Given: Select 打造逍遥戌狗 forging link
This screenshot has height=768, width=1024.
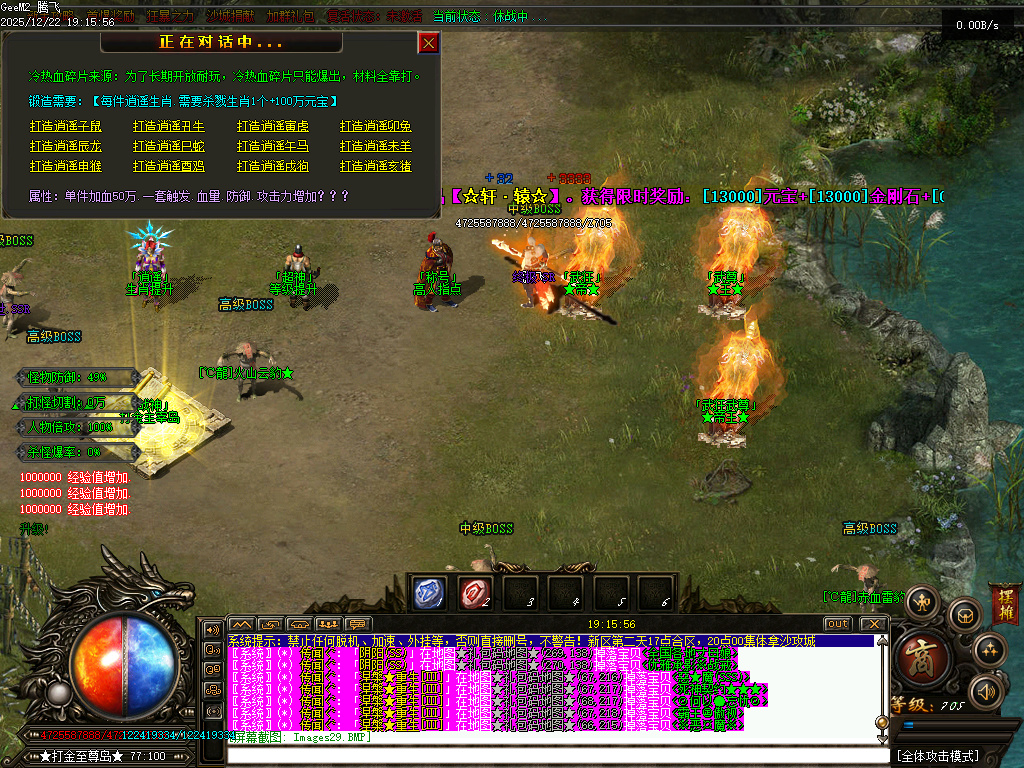Looking at the screenshot, I should pos(273,167).
